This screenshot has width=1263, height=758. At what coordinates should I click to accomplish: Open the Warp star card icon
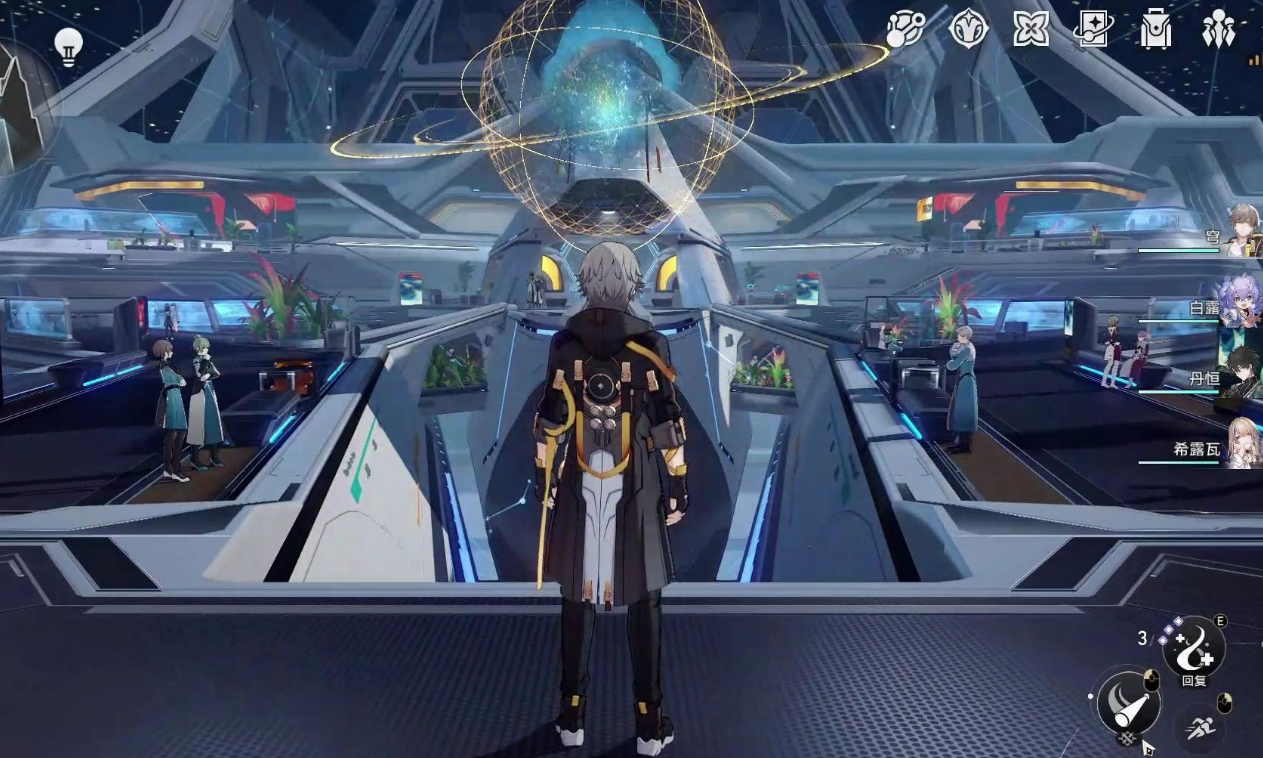[x=1093, y=29]
